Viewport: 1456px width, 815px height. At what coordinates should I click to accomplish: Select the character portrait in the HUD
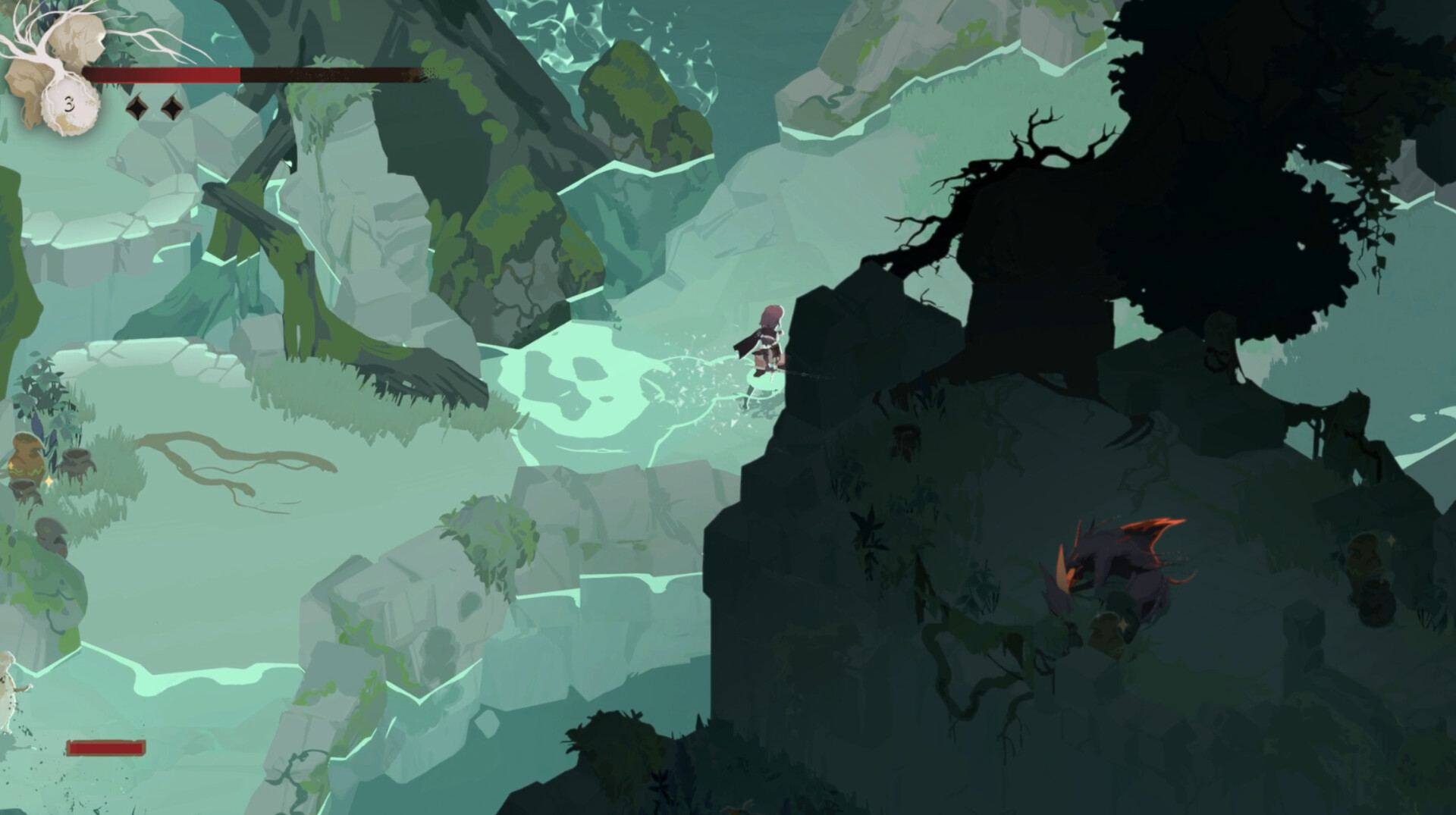pyautogui.click(x=76, y=42)
